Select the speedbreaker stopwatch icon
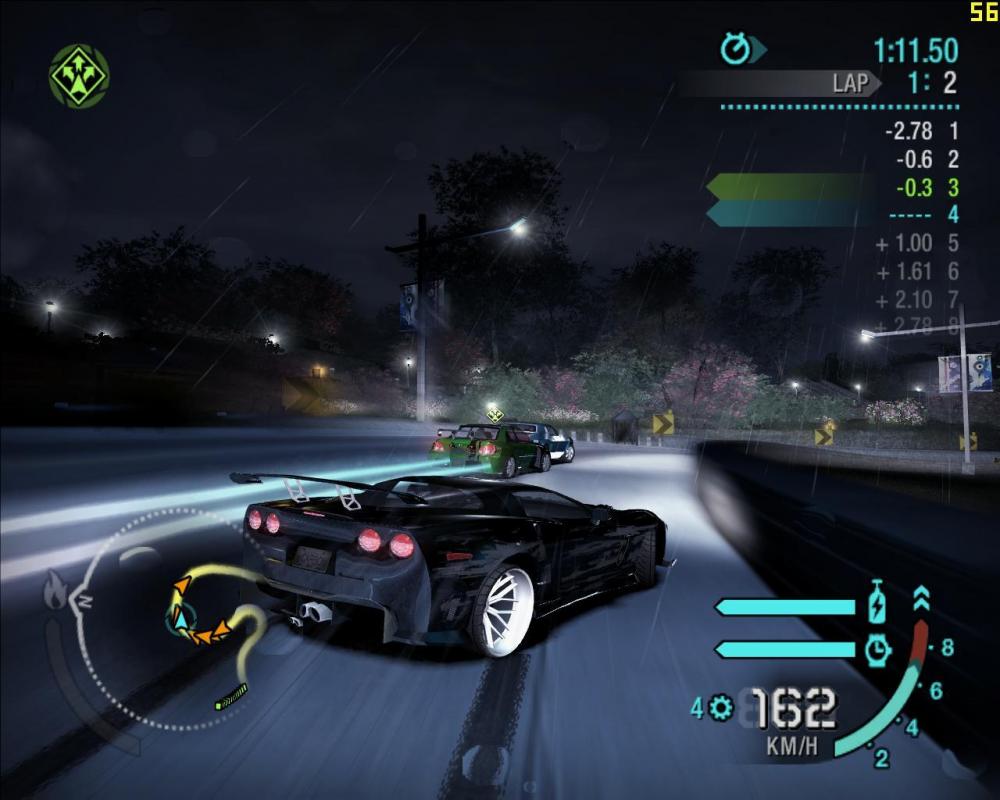The image size is (1000, 800). (877, 649)
